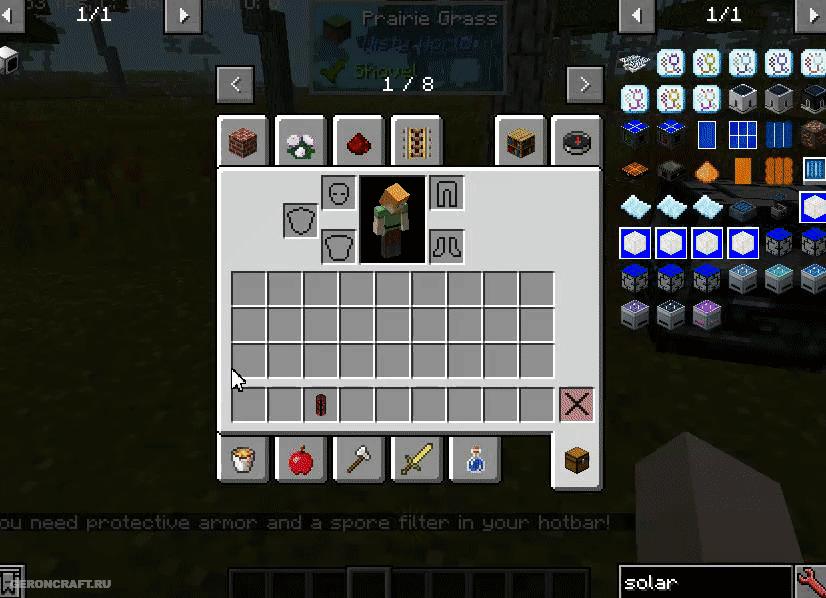
Task: Click the red item in the hotbar
Action: [321, 405]
